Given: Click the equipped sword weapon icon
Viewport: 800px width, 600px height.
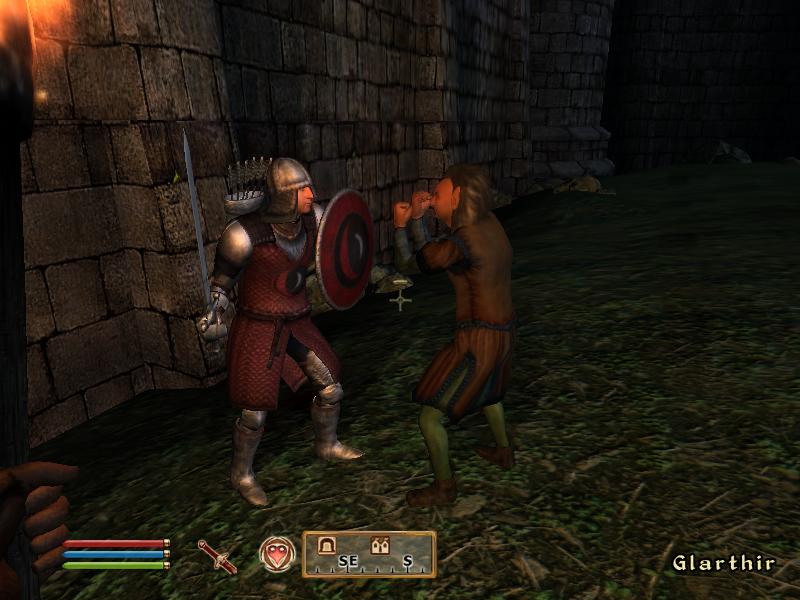Looking at the screenshot, I should pyautogui.click(x=217, y=555).
